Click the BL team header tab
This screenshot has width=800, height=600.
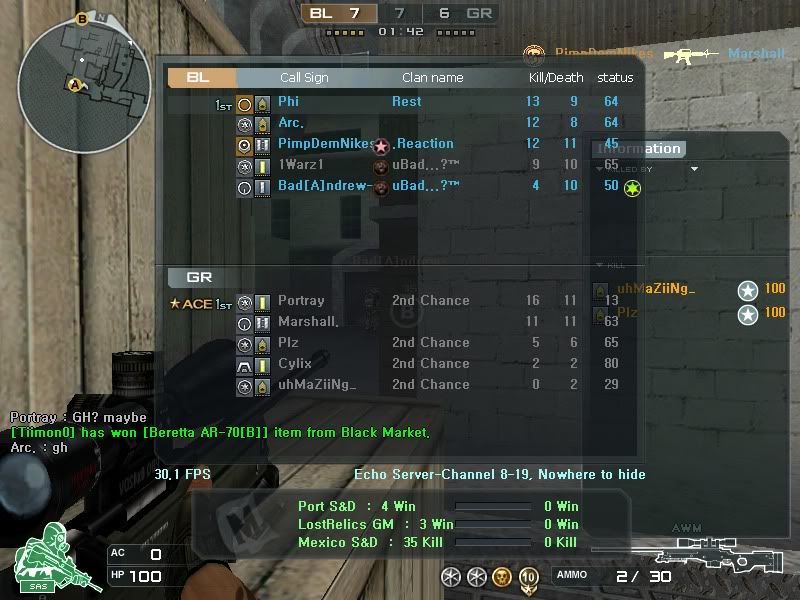tap(202, 78)
